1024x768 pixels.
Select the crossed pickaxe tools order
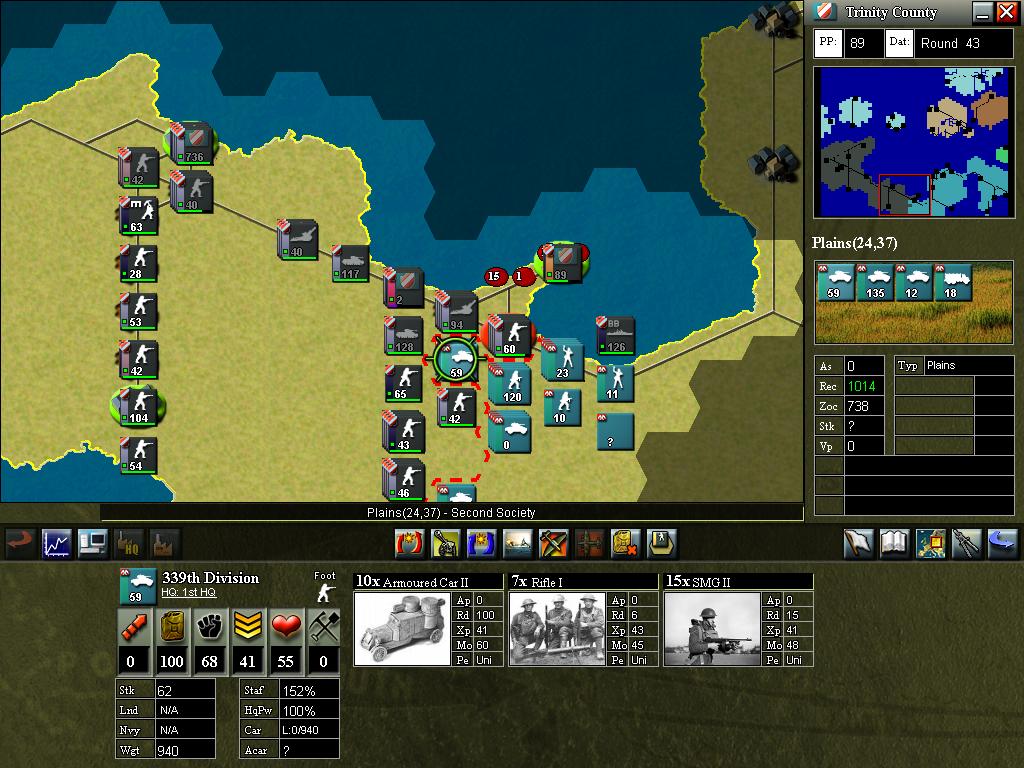(x=553, y=543)
